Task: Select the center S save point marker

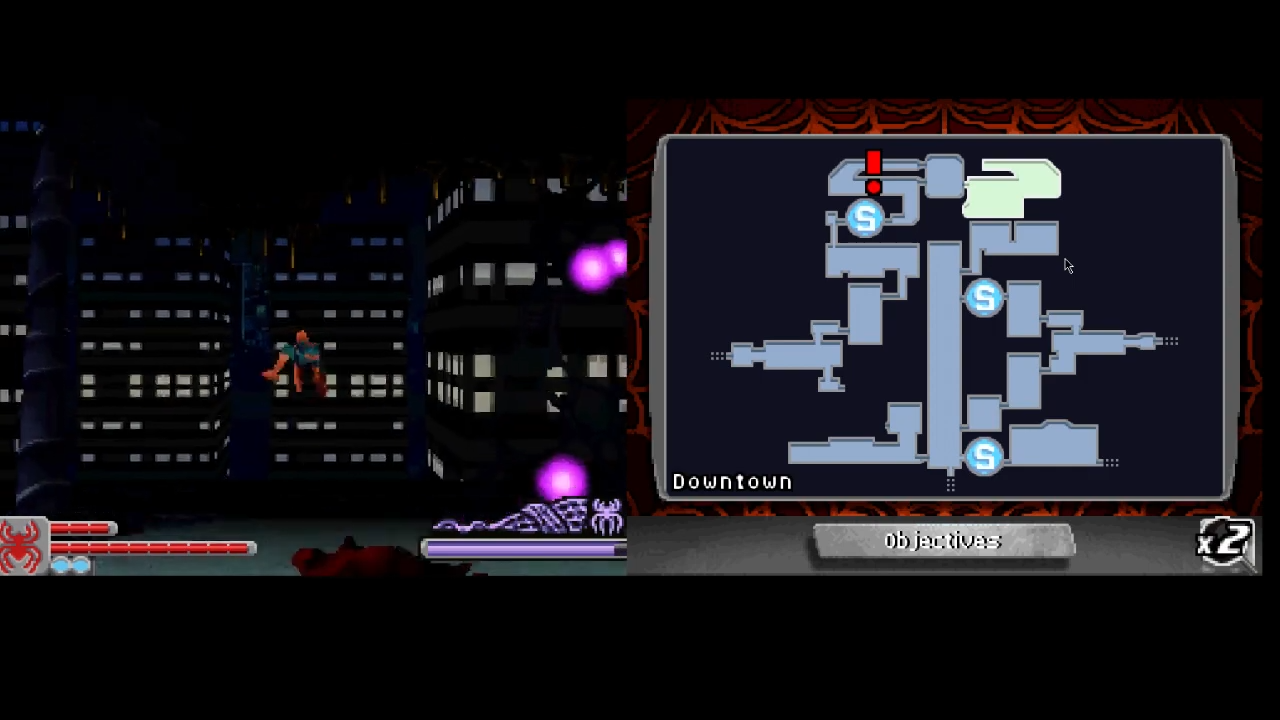Action: pyautogui.click(x=983, y=298)
